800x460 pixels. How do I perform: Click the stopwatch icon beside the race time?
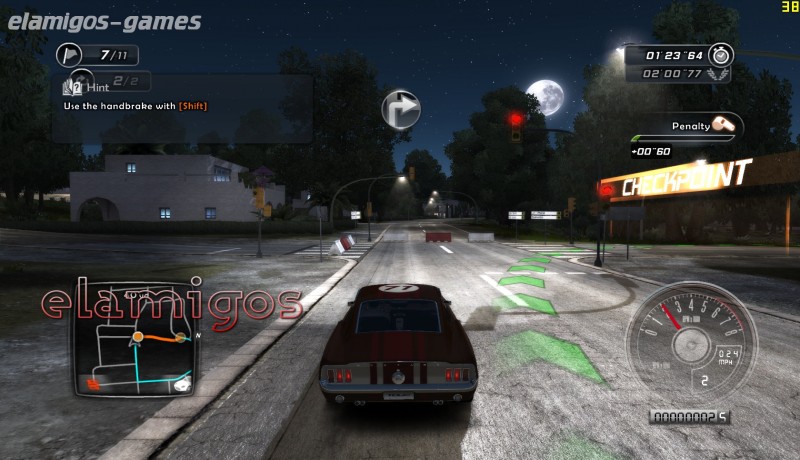(x=725, y=54)
